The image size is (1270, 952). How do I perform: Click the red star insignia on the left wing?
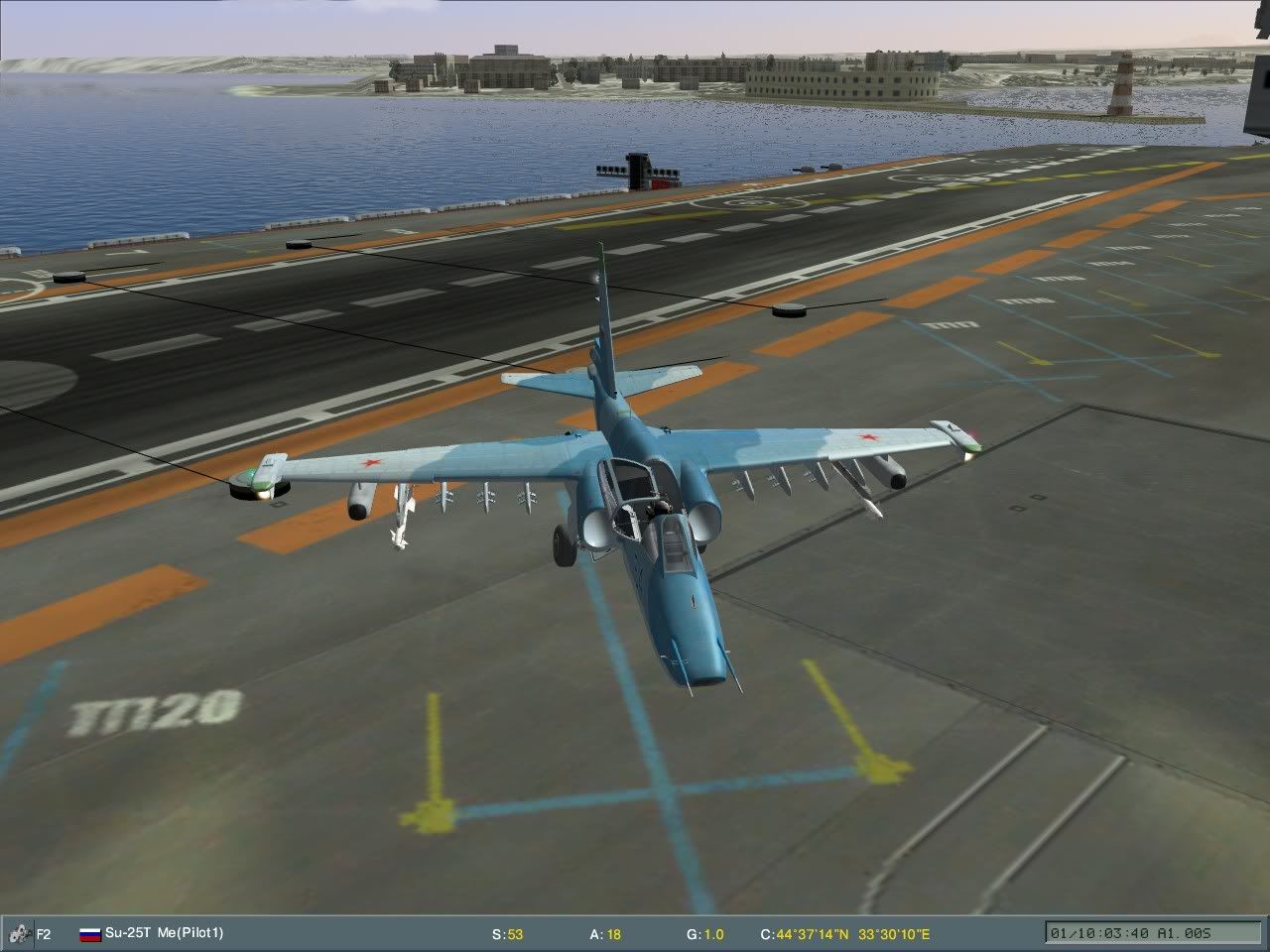(x=371, y=462)
